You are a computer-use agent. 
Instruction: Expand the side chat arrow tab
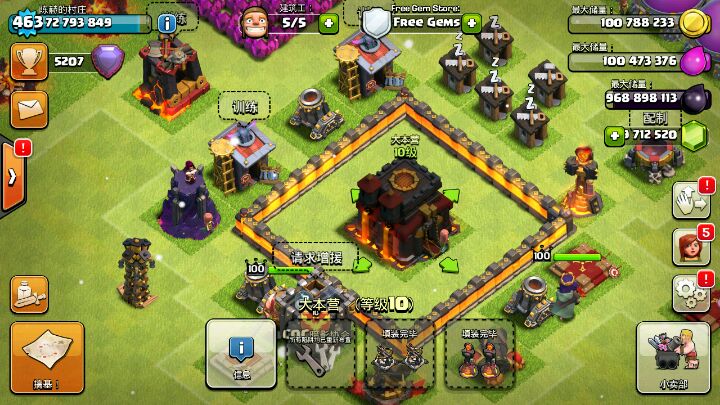12,177
